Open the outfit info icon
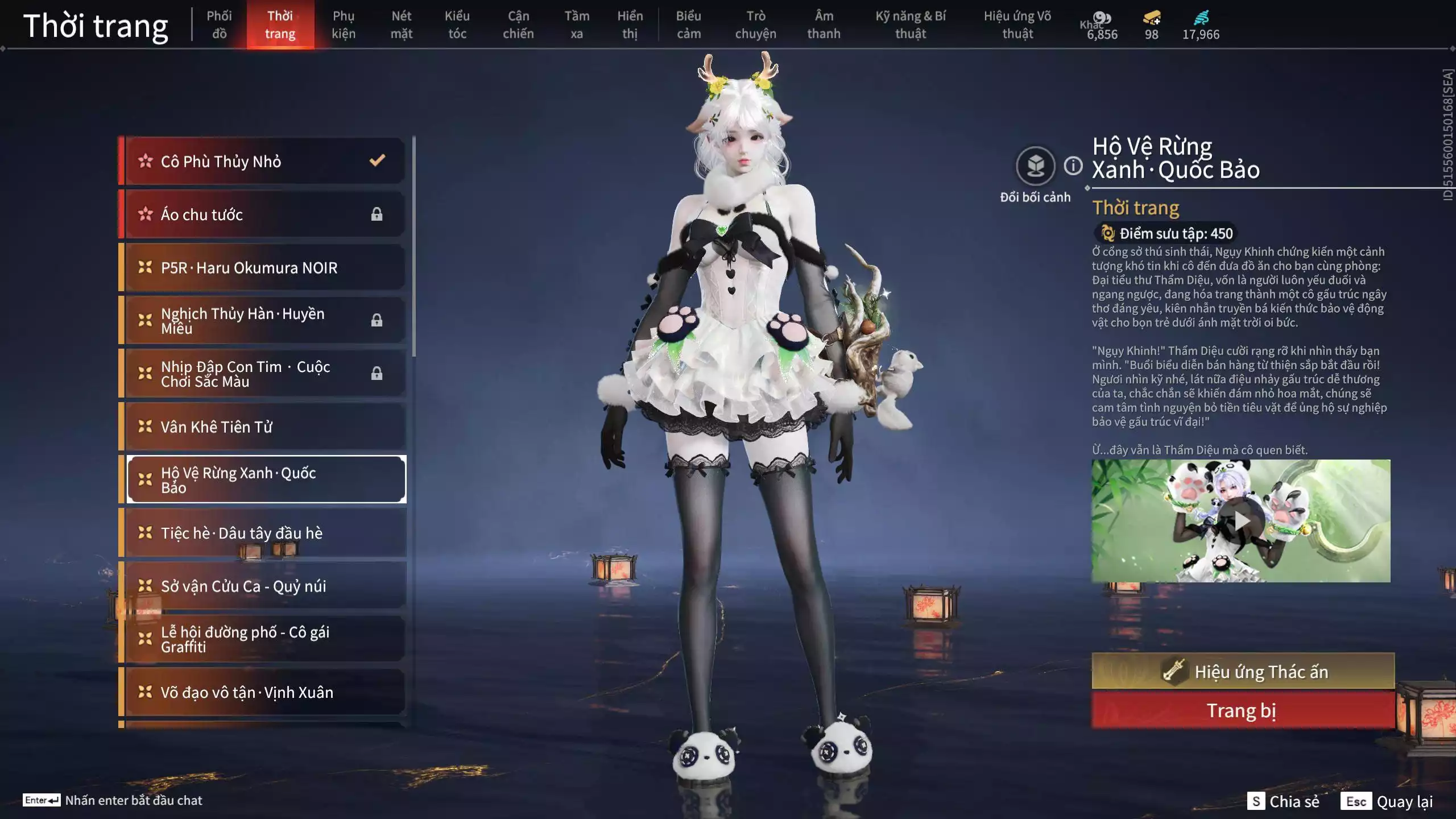This screenshot has height=819, width=1456. click(x=1073, y=166)
